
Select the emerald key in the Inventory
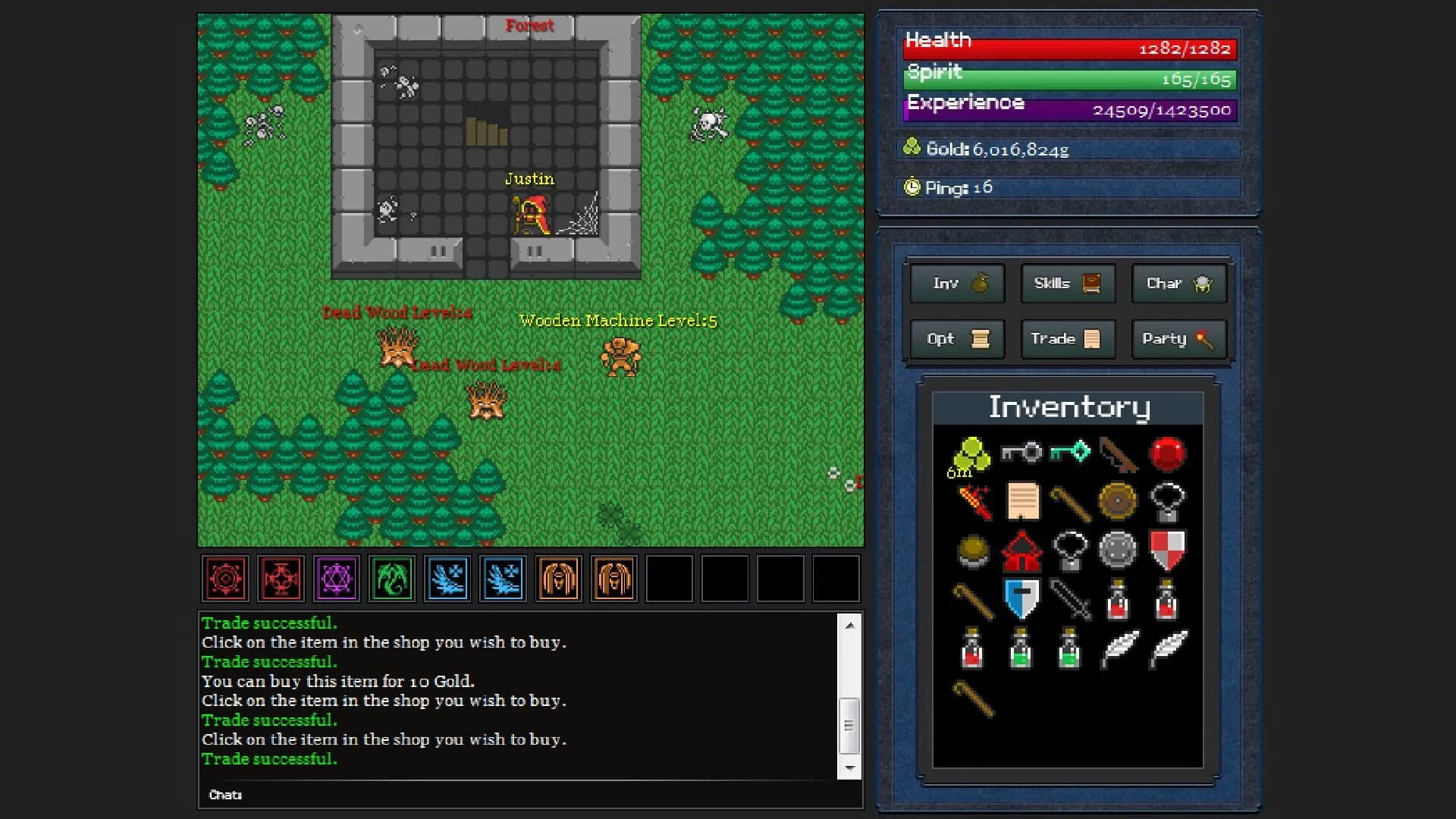(x=1072, y=453)
